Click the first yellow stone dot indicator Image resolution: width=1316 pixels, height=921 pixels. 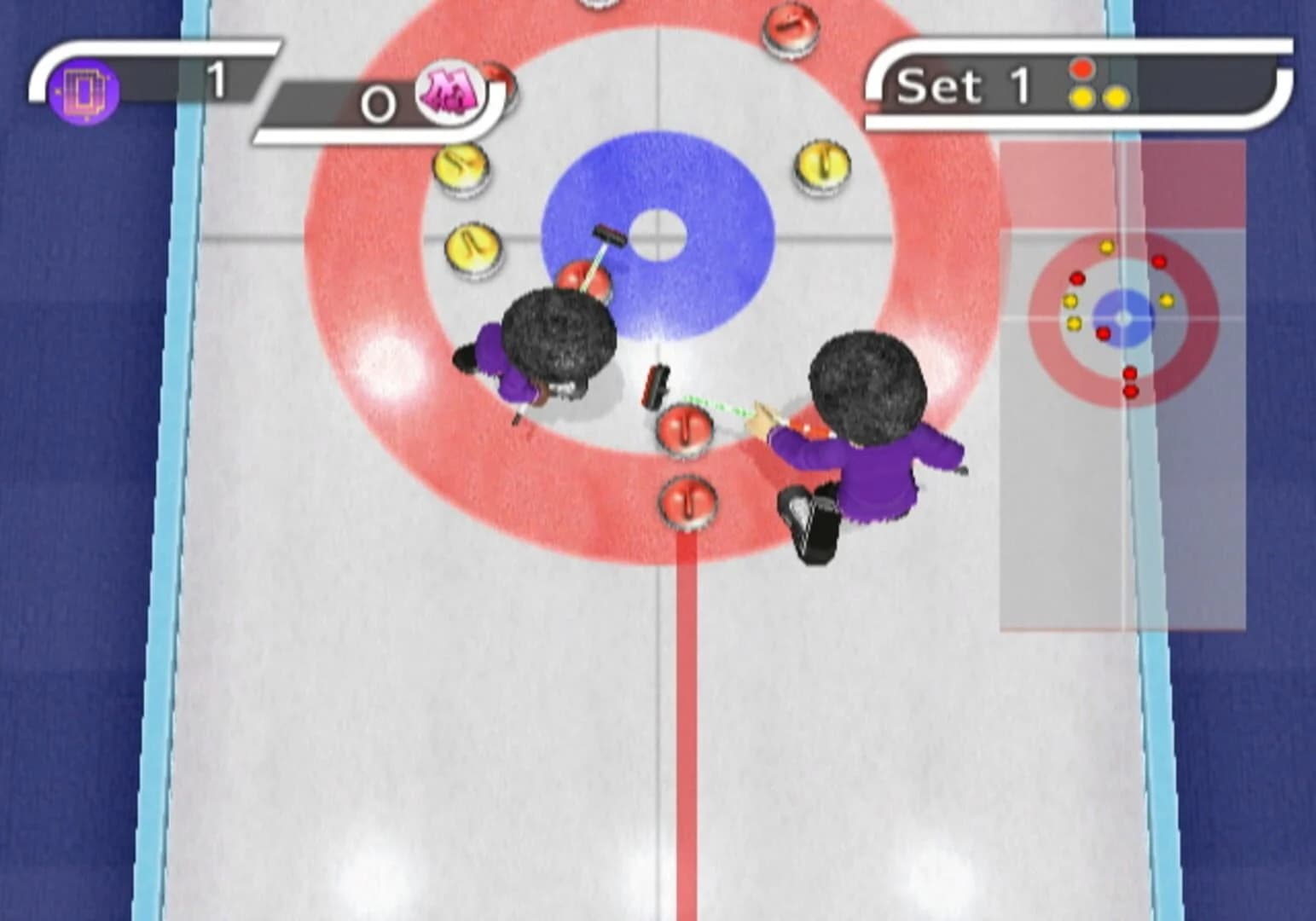pos(1082,96)
